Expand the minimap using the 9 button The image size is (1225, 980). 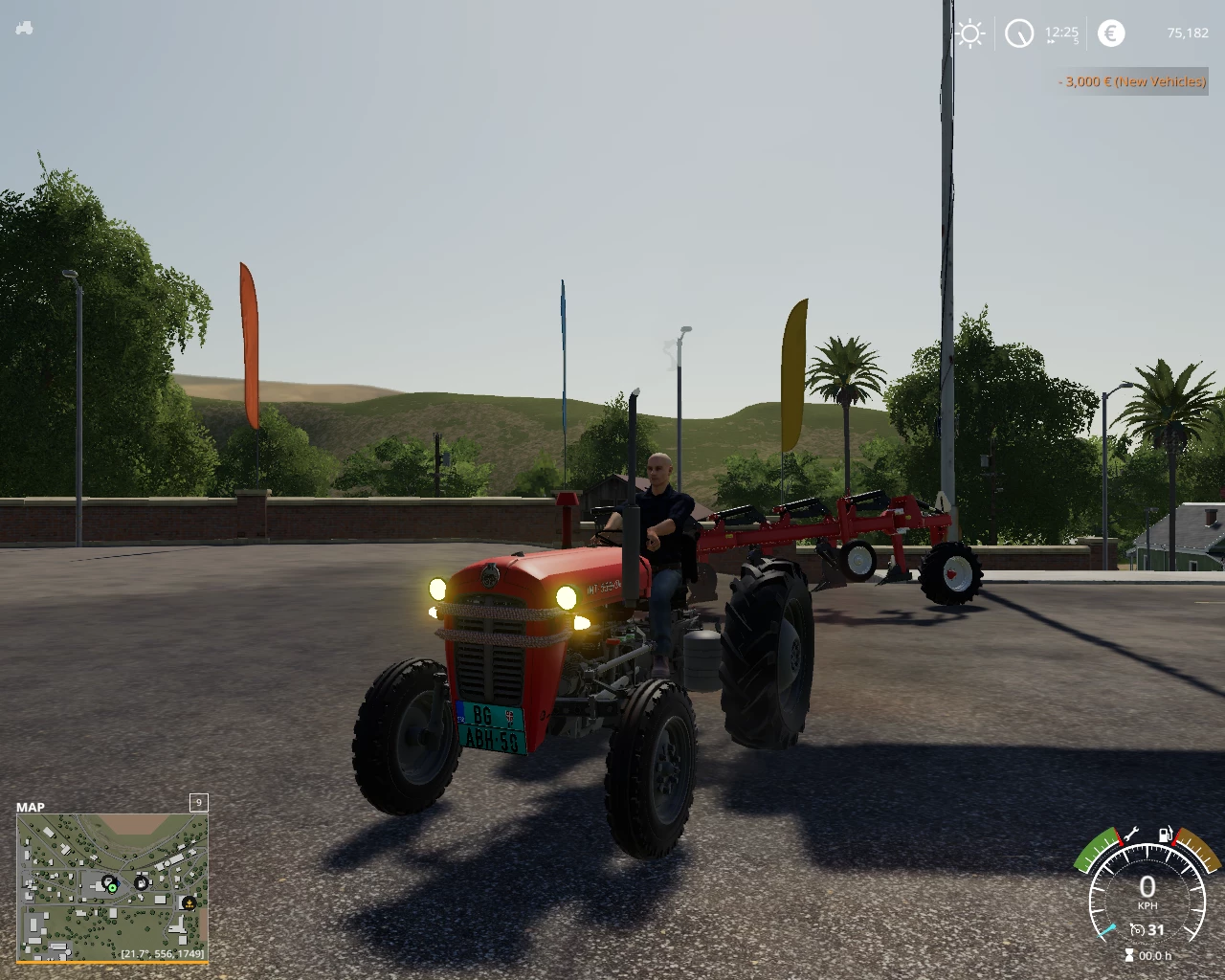click(198, 802)
